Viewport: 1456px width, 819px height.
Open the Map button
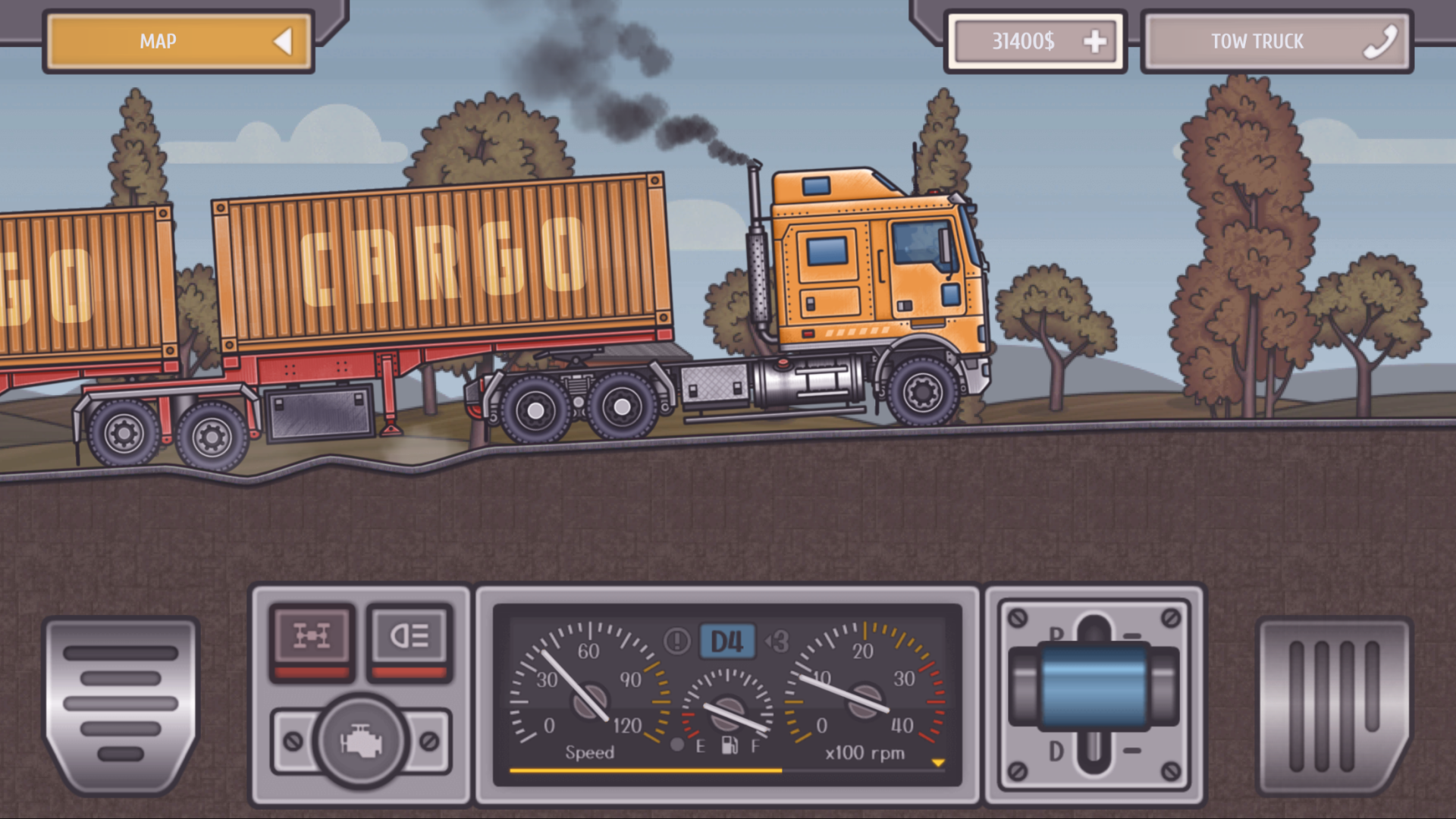[x=179, y=41]
